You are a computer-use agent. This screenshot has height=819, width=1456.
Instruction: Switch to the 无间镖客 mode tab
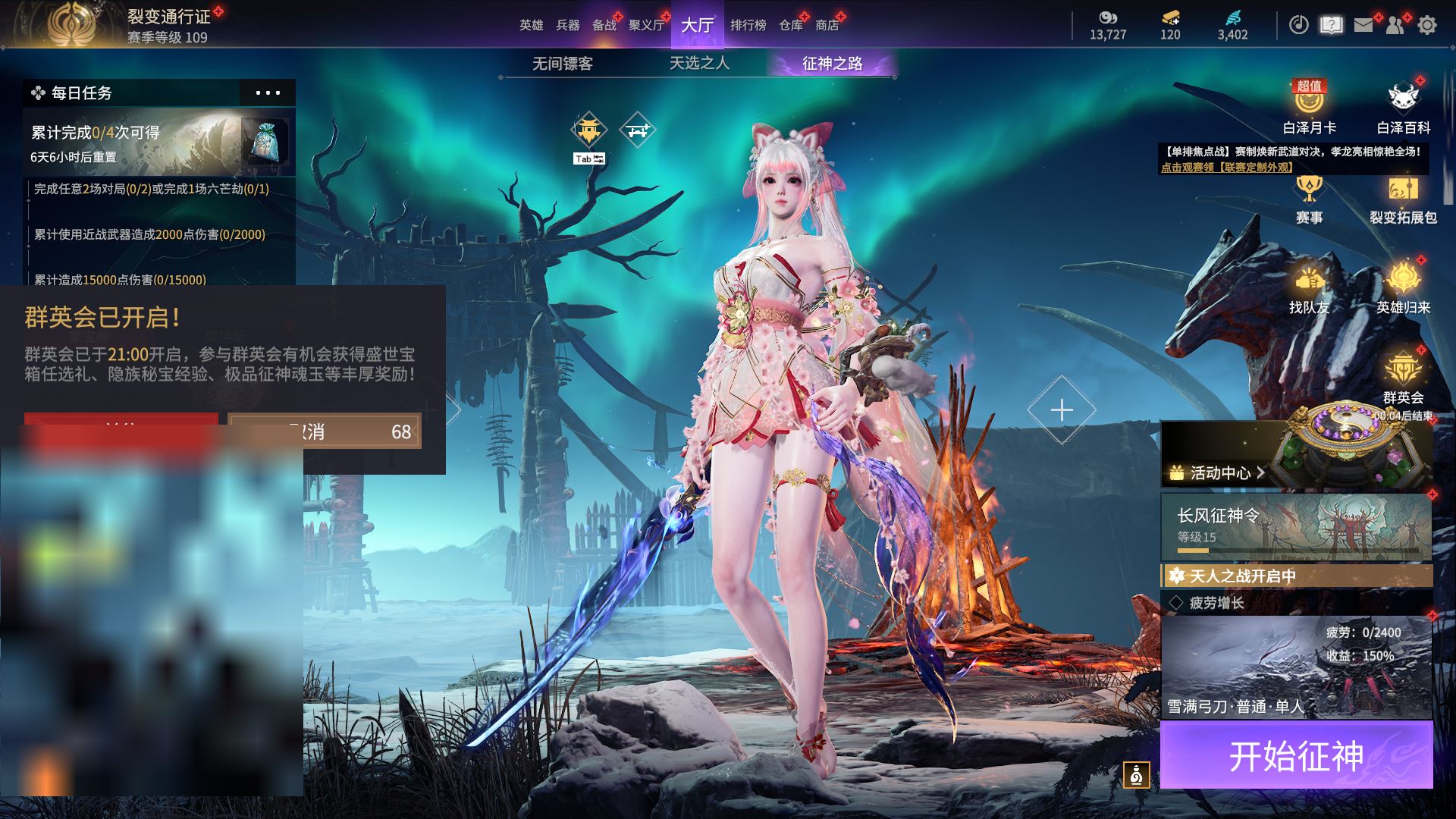[562, 64]
